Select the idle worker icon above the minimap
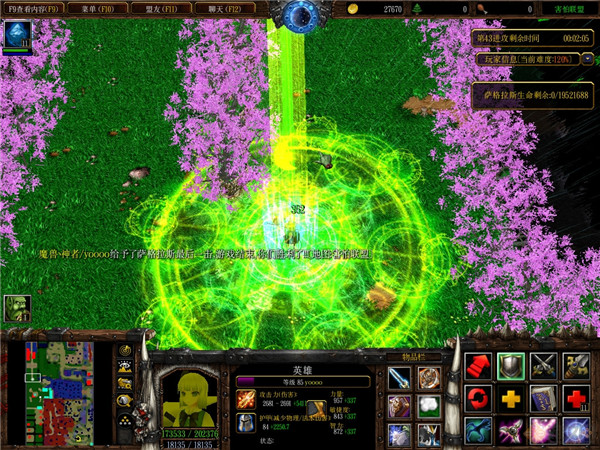Image resolution: width=600 pixels, height=450 pixels. (x=16, y=308)
